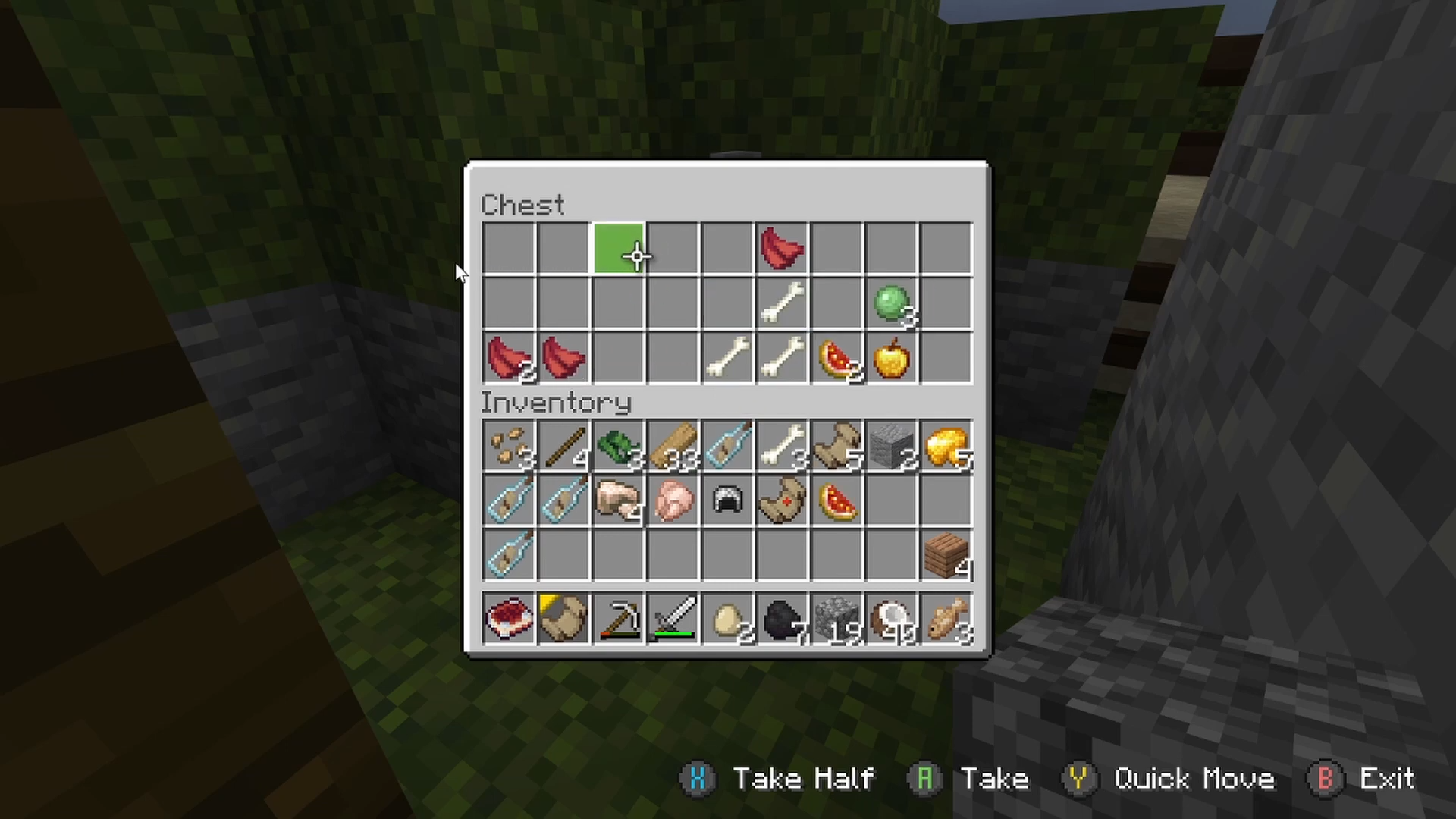Pick up the slimeball stack of three
The image size is (1456, 819).
click(x=891, y=303)
